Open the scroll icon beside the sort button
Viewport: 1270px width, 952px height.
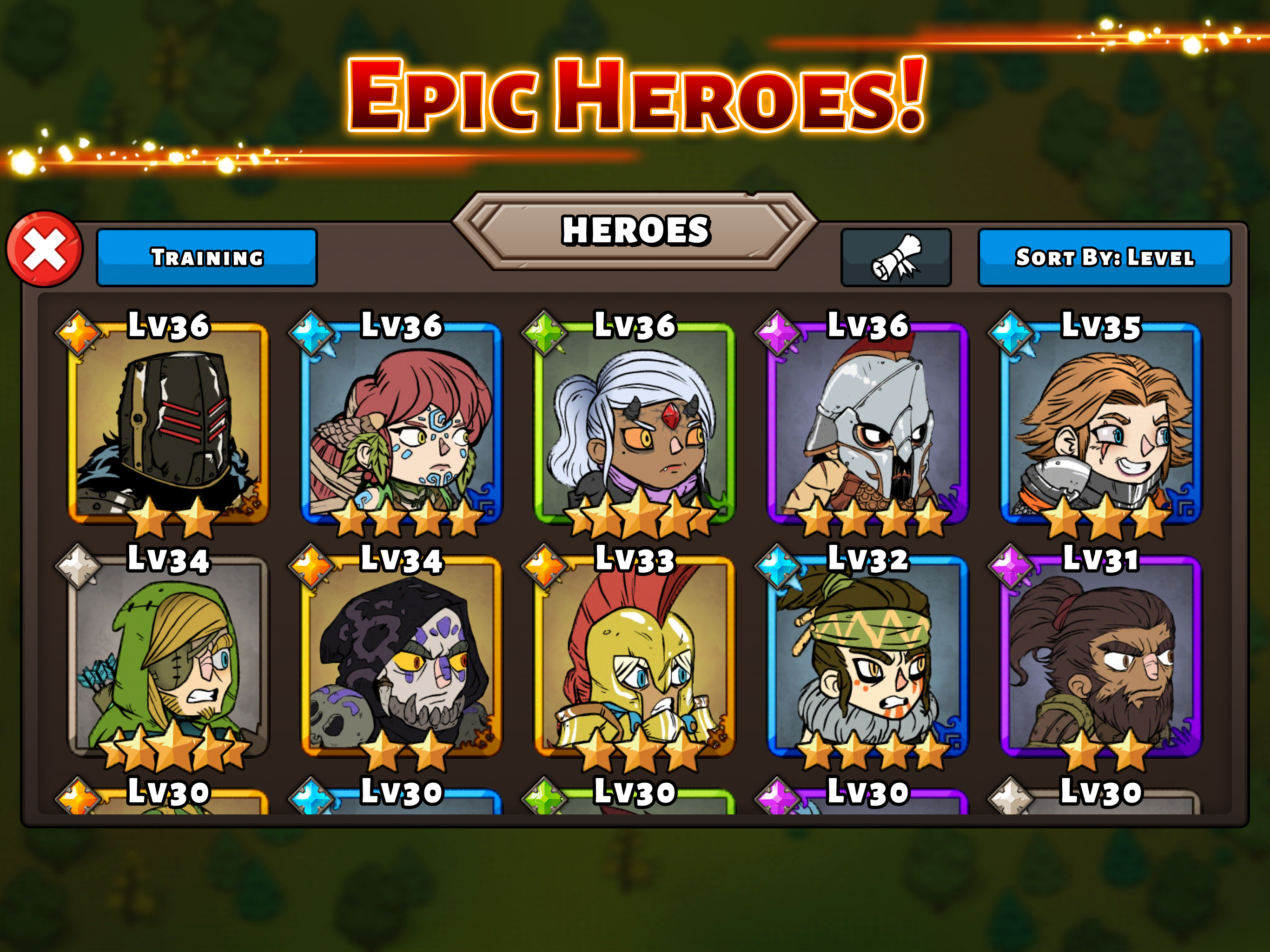point(897,258)
